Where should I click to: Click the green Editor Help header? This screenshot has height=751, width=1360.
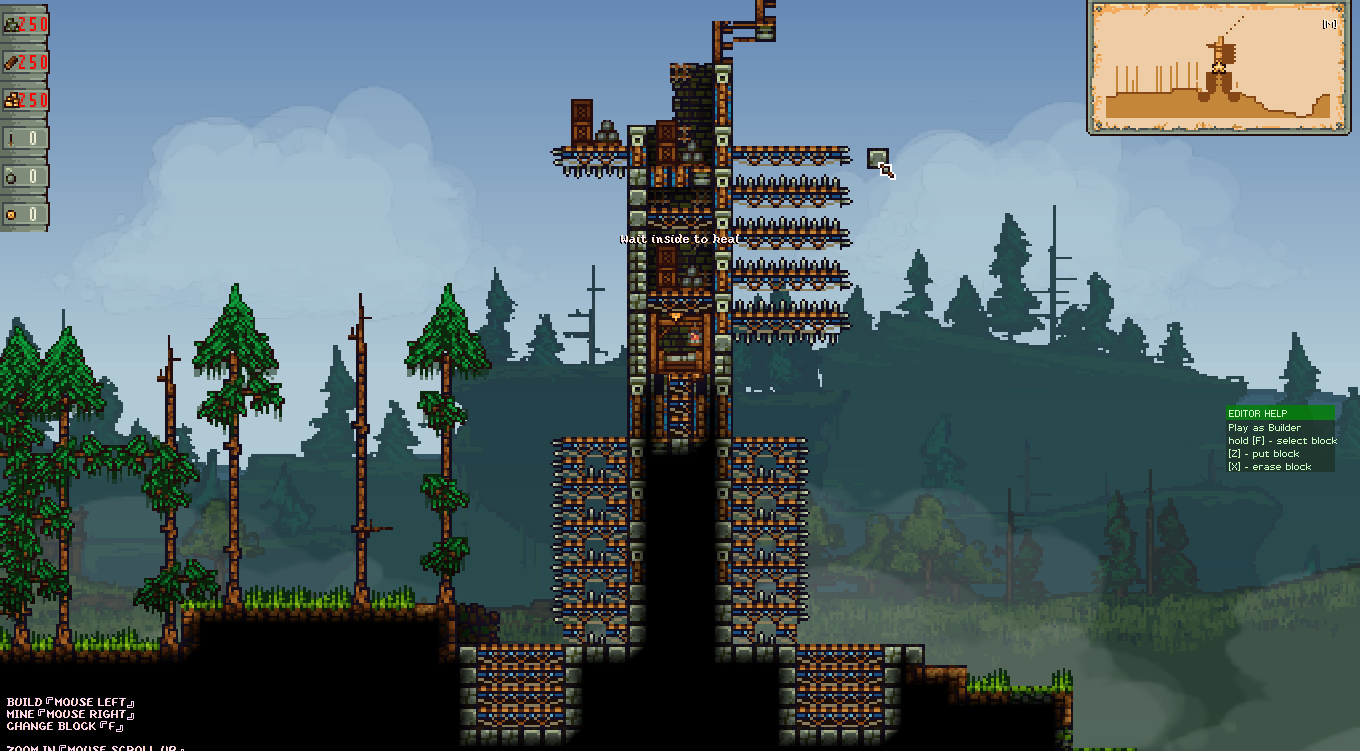click(x=1280, y=413)
